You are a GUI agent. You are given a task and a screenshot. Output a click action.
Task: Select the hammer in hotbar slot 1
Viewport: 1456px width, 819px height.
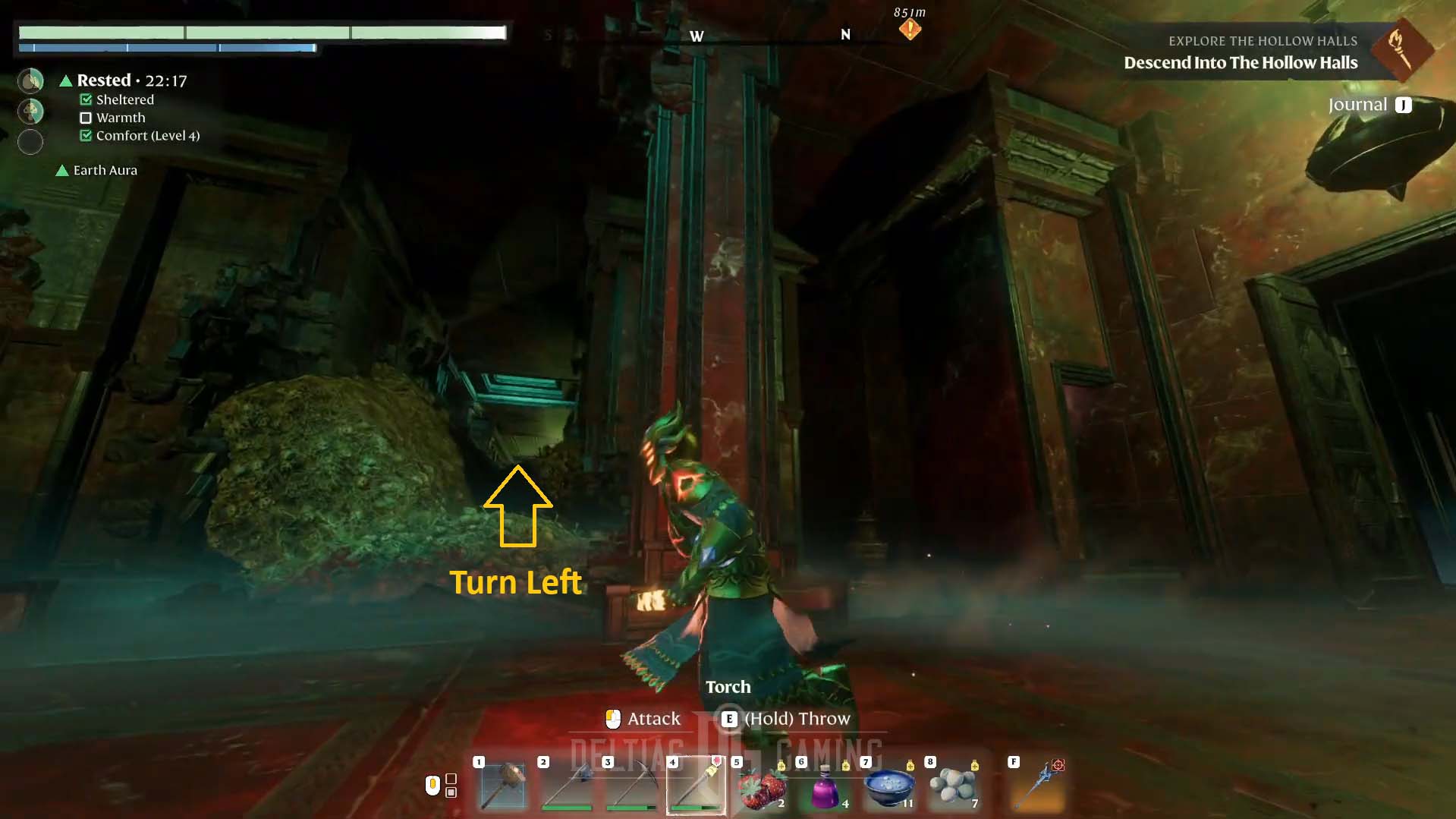click(504, 786)
